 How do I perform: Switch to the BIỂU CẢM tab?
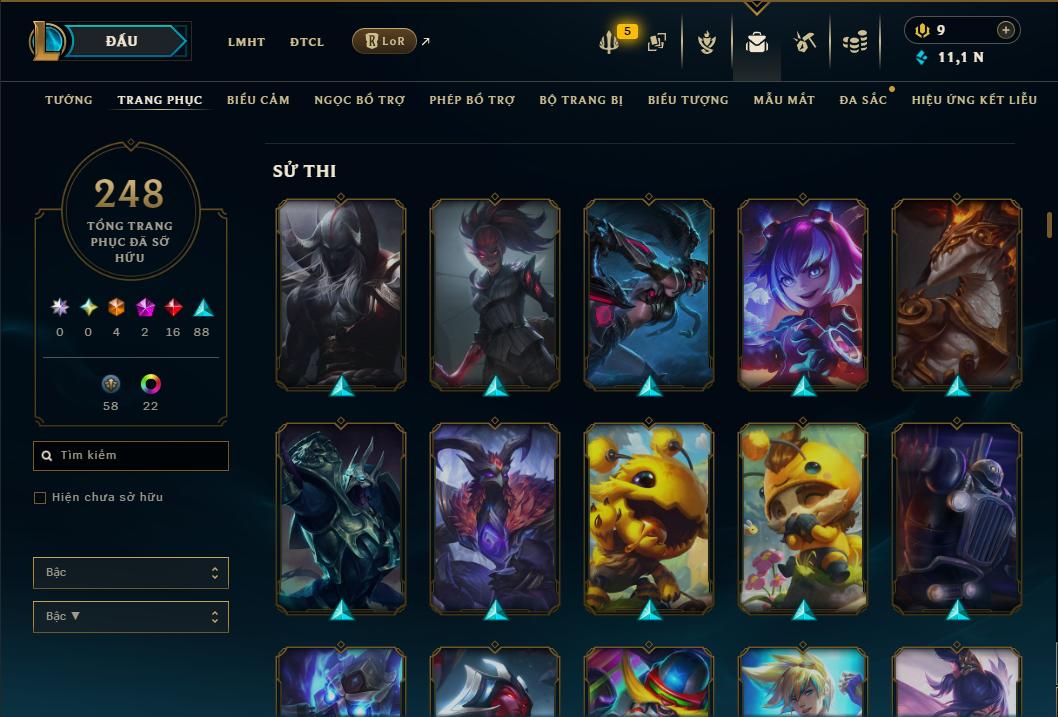click(258, 100)
